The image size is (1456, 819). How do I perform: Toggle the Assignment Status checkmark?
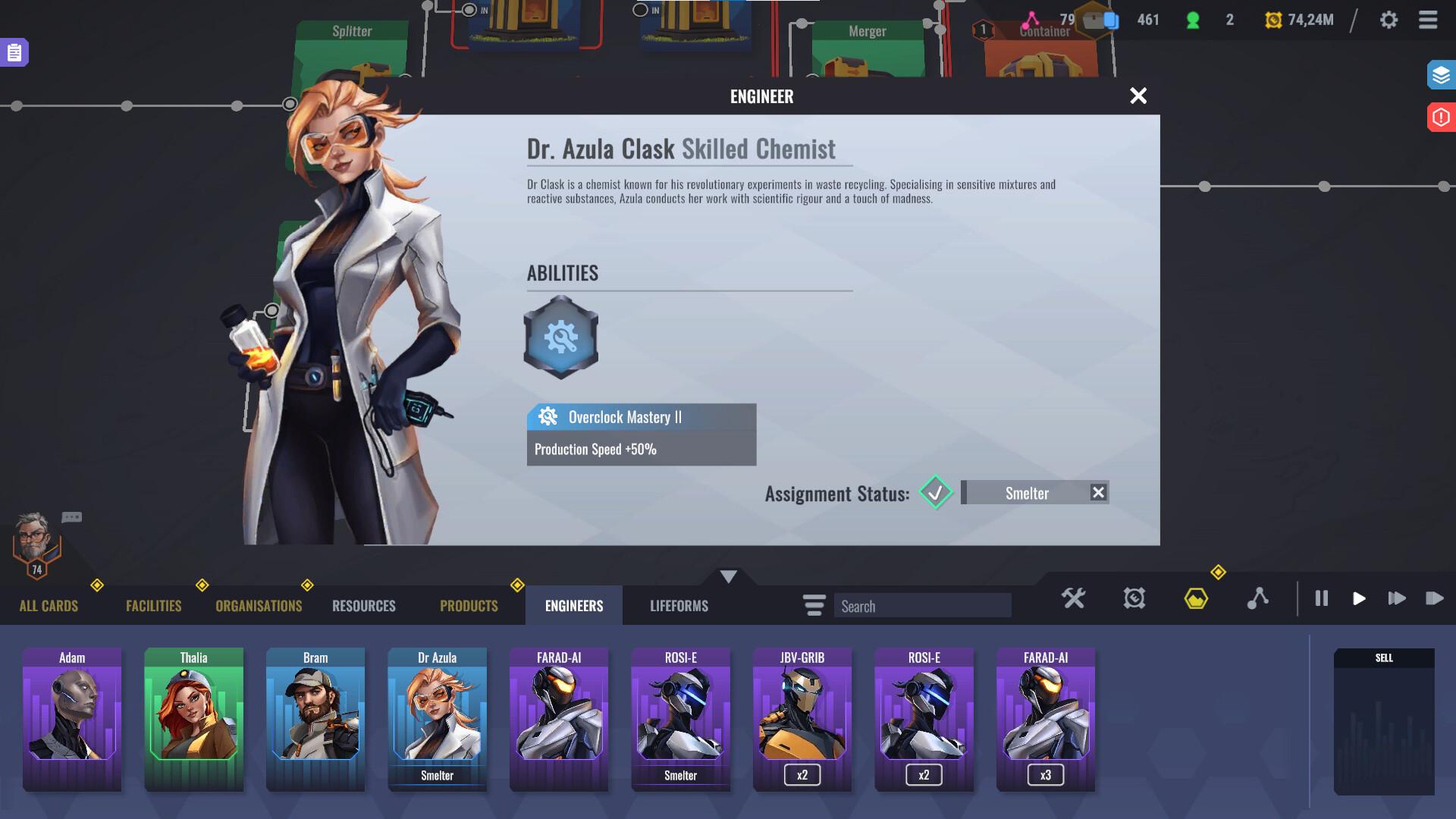[935, 493]
